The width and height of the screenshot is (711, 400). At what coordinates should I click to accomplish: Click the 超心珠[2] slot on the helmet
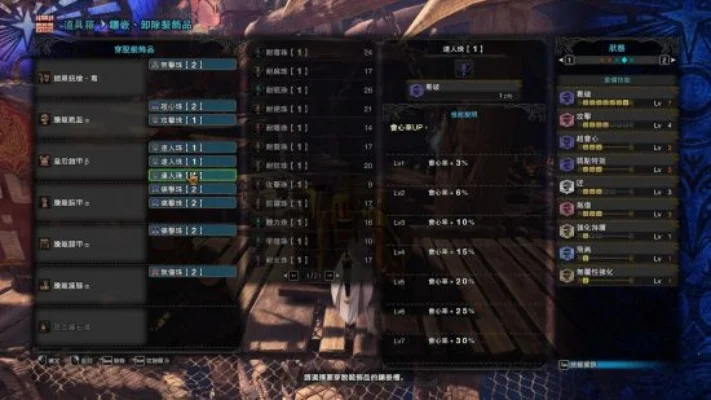[192, 105]
